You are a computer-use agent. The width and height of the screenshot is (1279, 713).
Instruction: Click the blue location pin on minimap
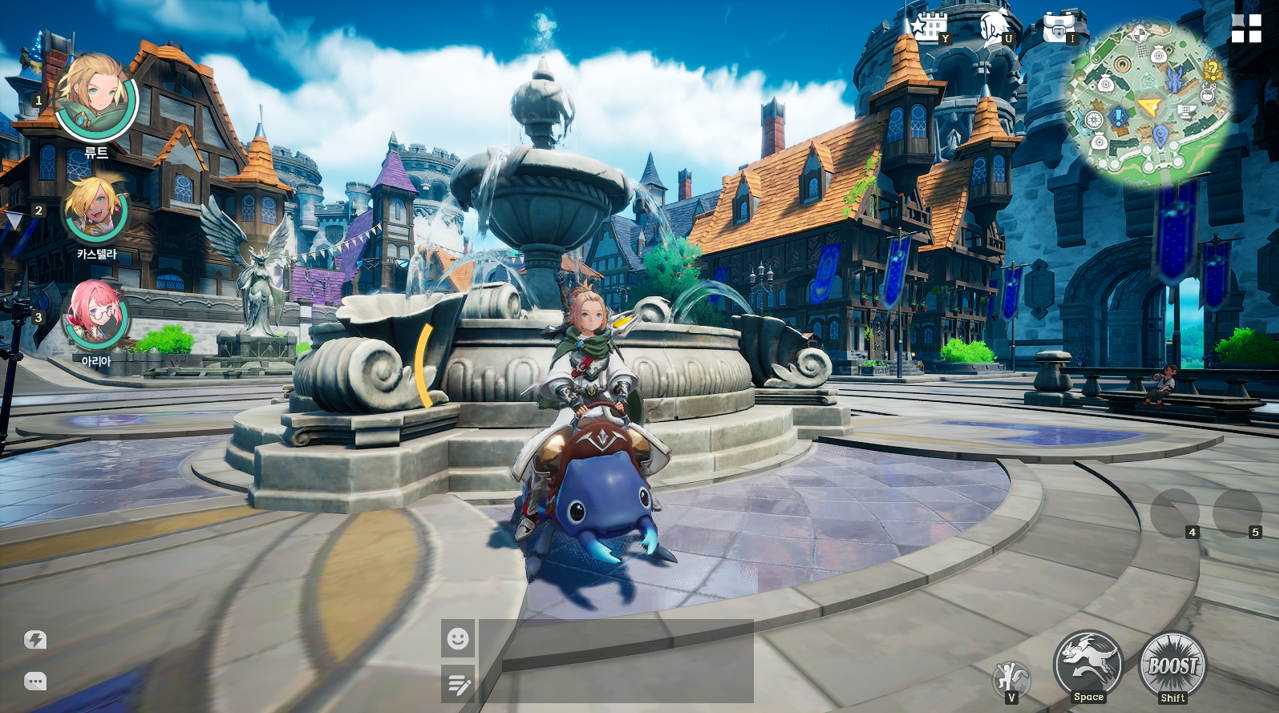point(1160,133)
